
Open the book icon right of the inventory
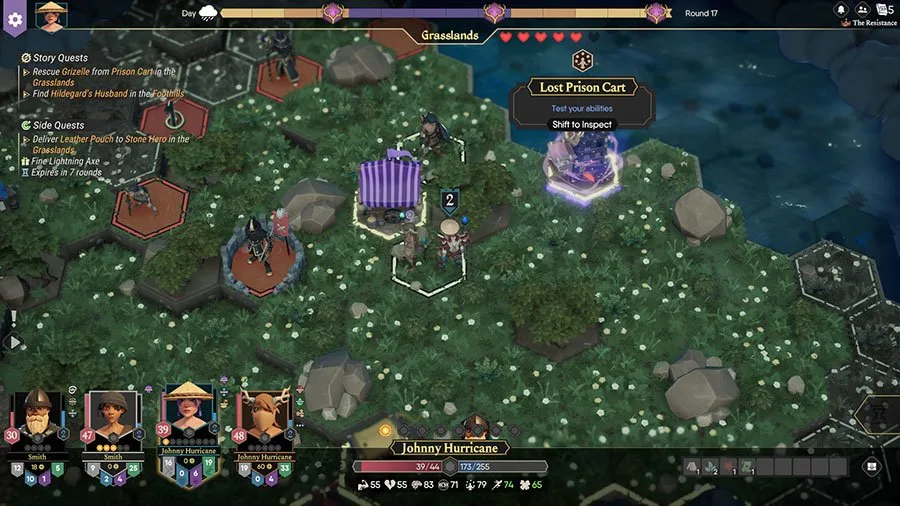coord(871,466)
